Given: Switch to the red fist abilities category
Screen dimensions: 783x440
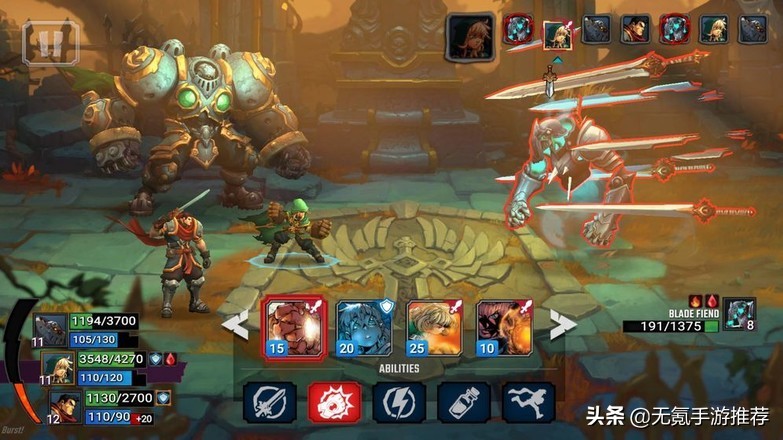Looking at the screenshot, I should tap(334, 402).
